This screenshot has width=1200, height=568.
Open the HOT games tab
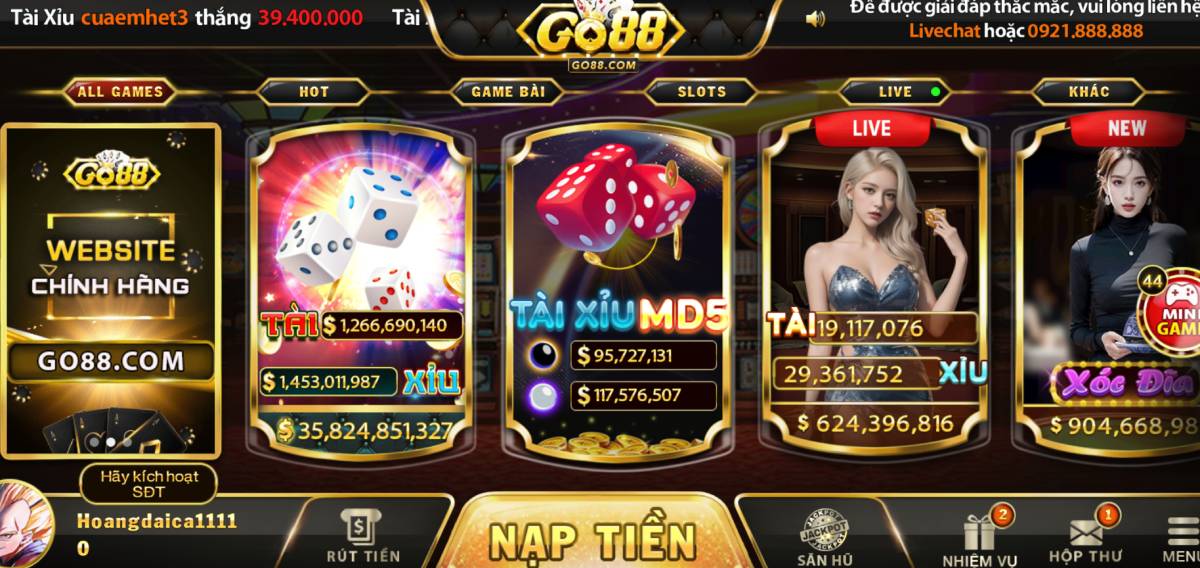pos(313,92)
